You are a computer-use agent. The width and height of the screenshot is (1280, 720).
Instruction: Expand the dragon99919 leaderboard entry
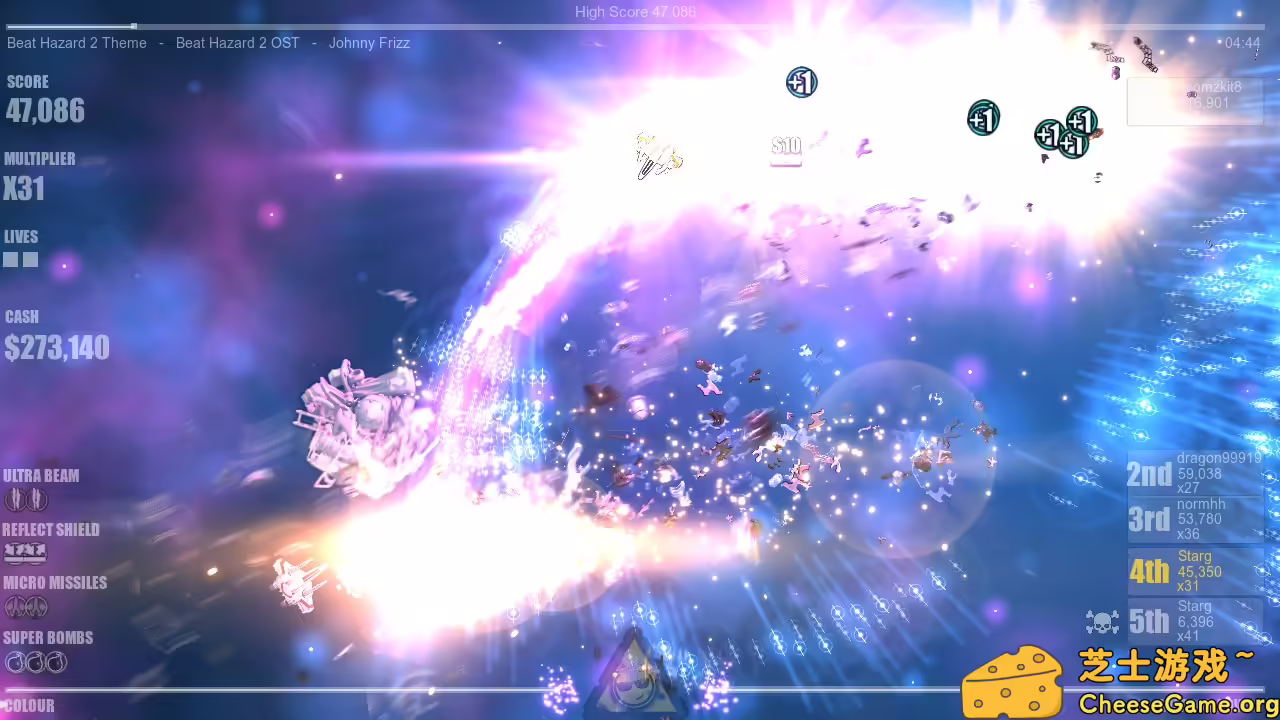click(x=1197, y=472)
